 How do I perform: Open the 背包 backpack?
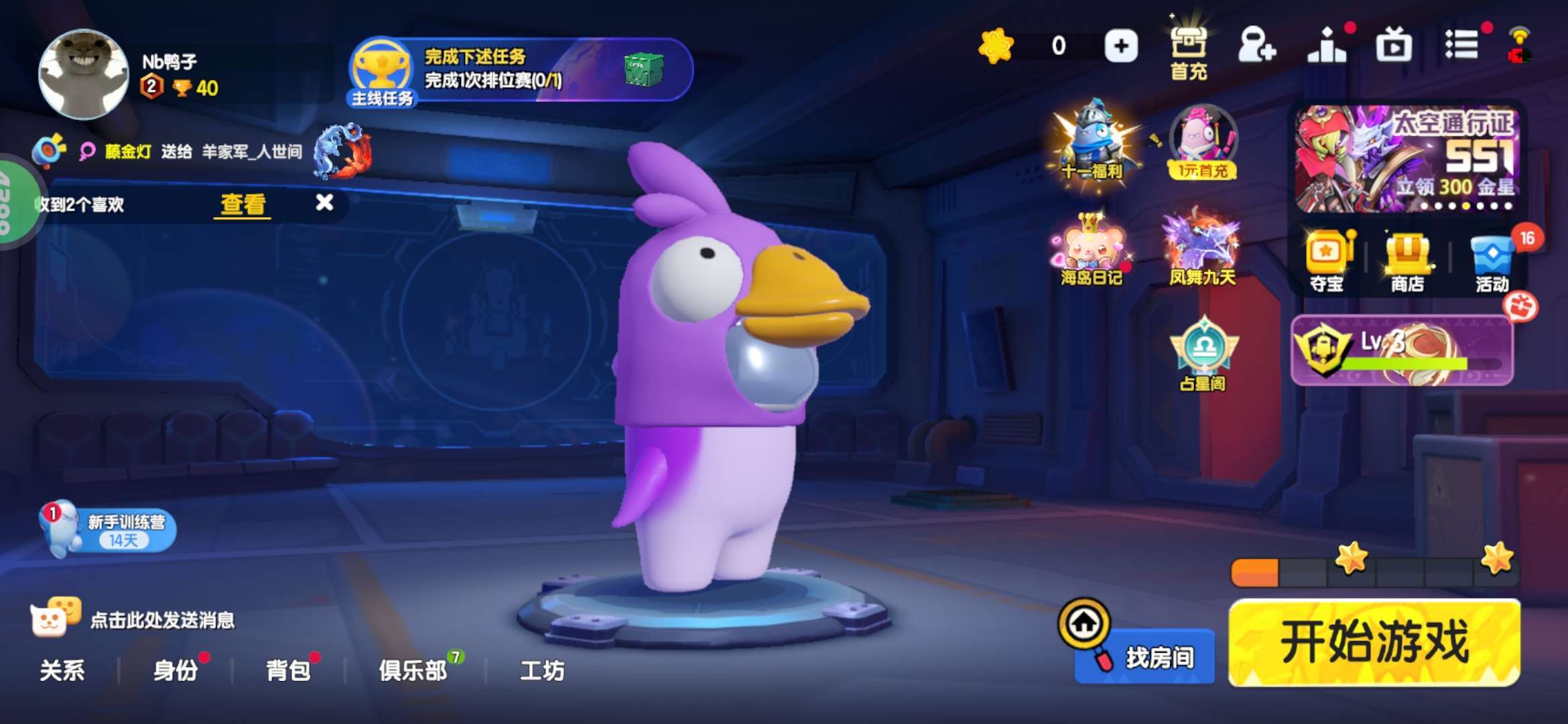(x=288, y=670)
